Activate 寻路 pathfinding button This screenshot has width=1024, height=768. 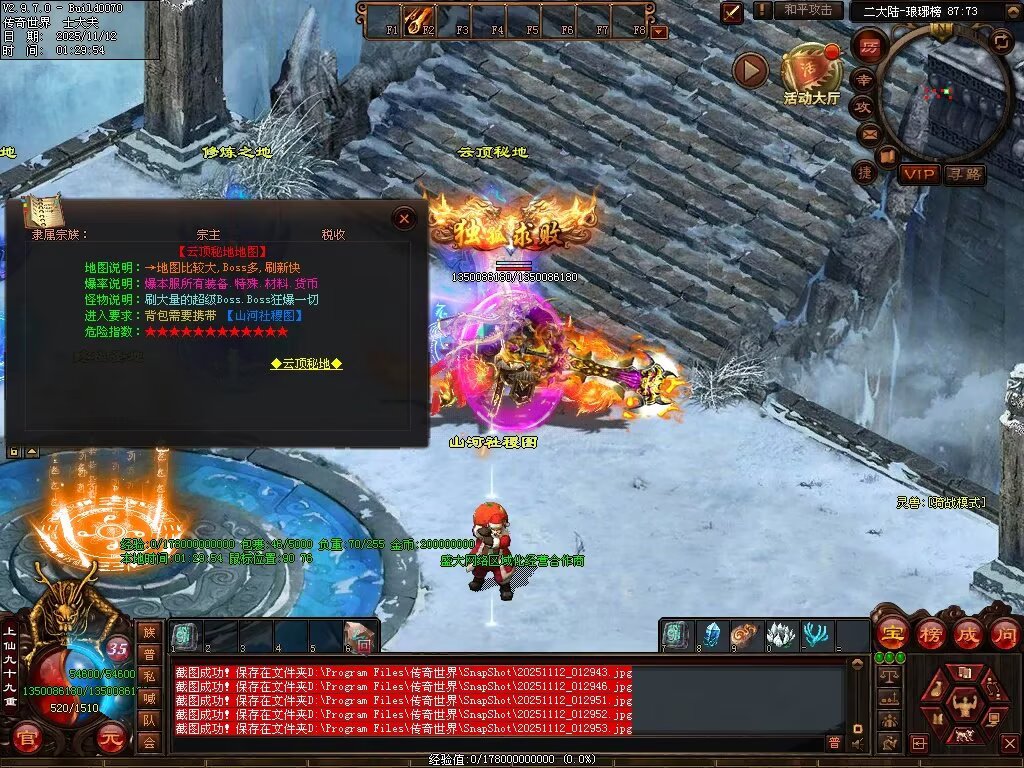click(965, 174)
